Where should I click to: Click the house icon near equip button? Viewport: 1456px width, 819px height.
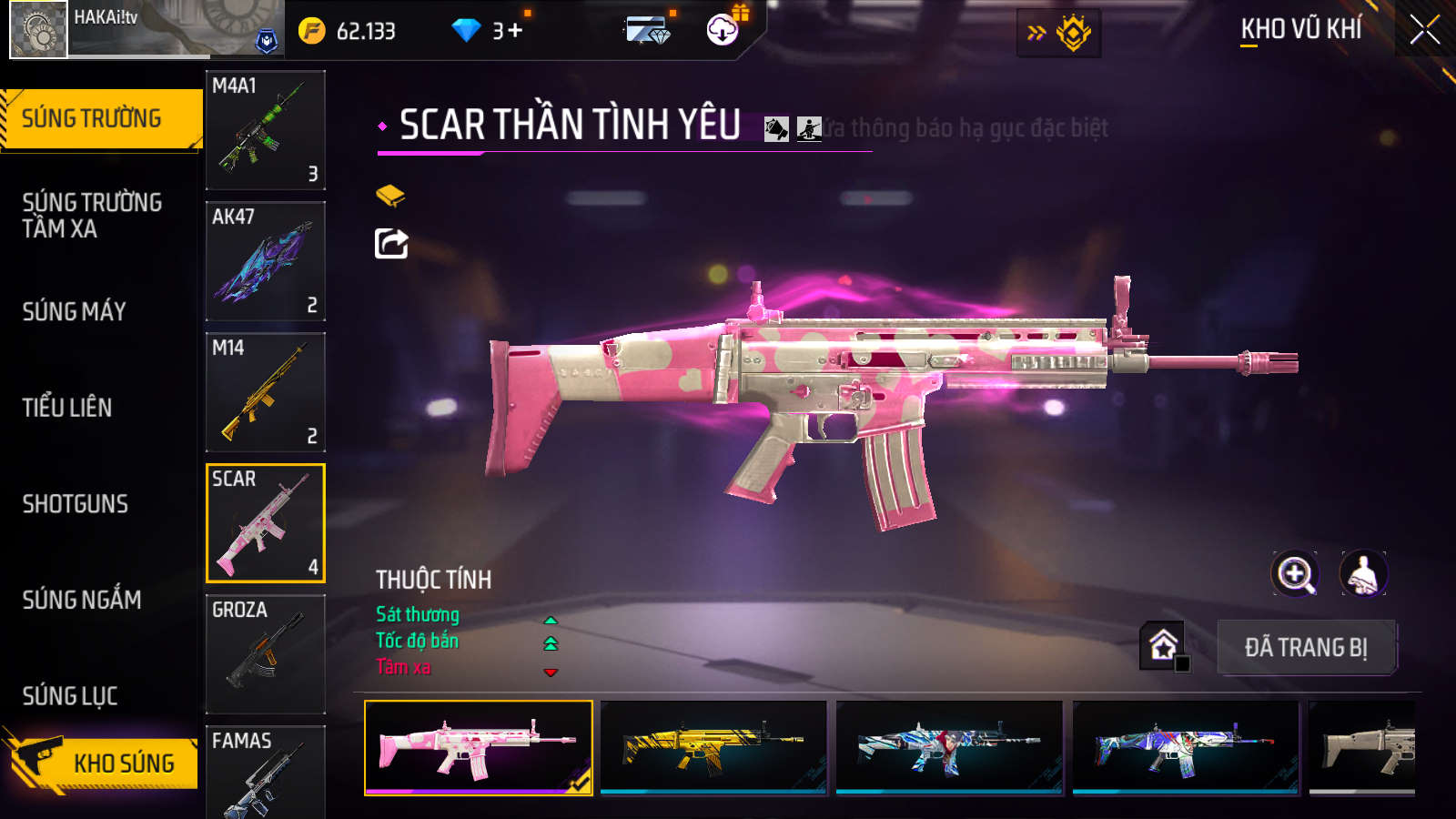click(1163, 645)
